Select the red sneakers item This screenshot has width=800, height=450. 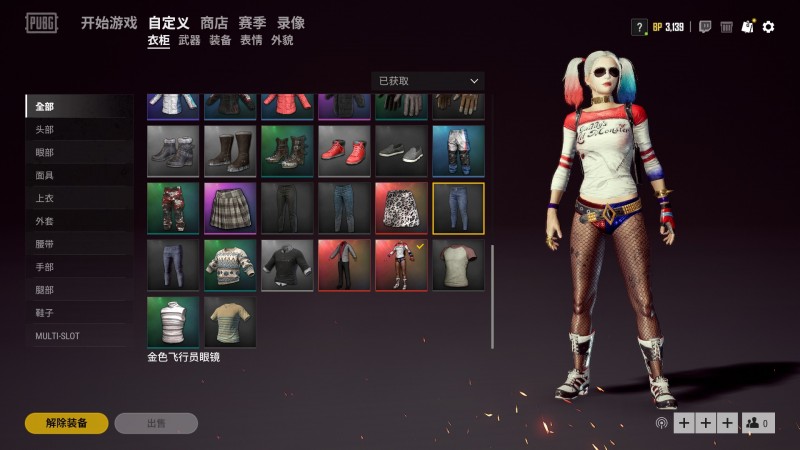(x=344, y=150)
